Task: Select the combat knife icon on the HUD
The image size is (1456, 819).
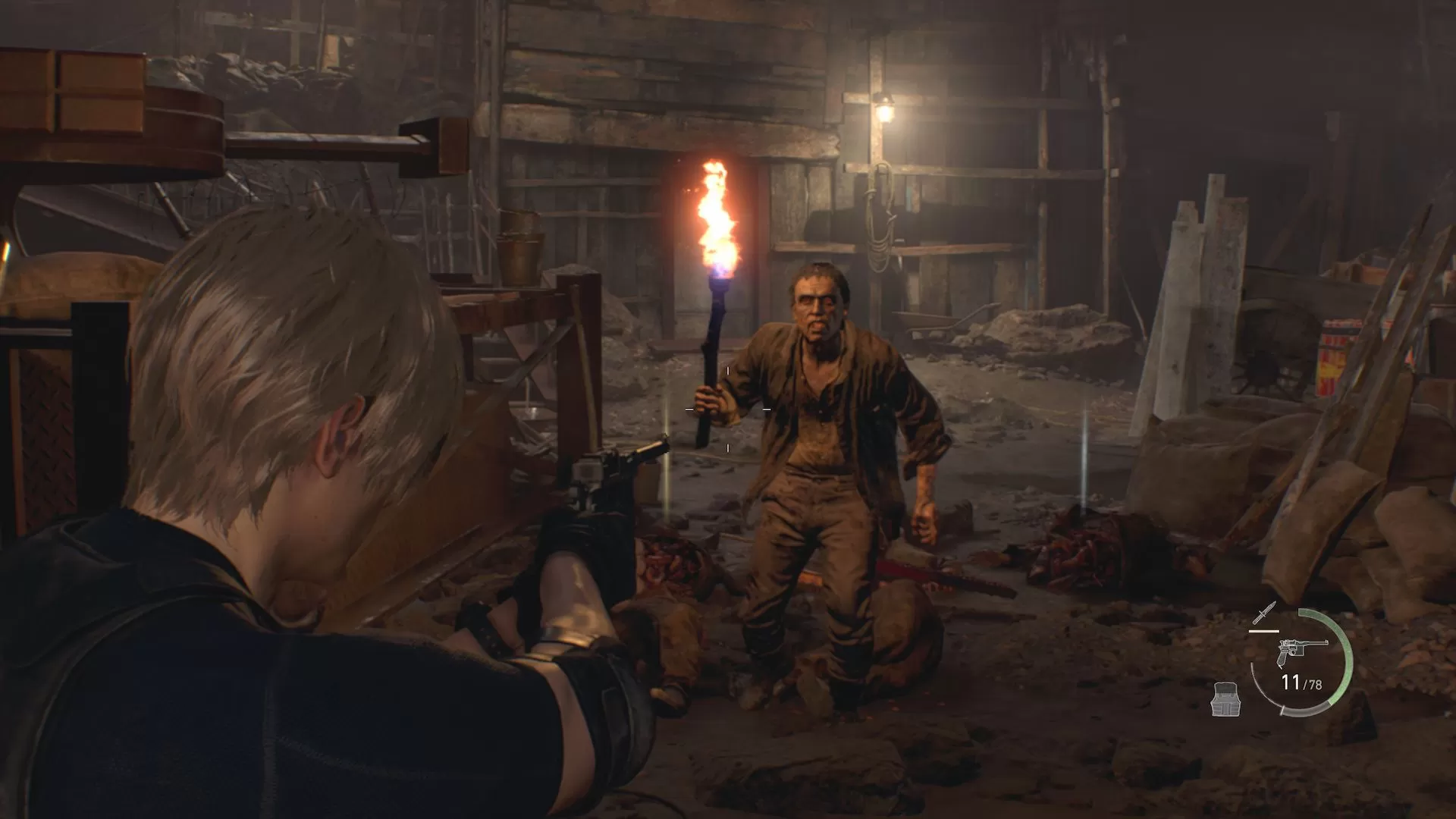Action: point(1265,613)
